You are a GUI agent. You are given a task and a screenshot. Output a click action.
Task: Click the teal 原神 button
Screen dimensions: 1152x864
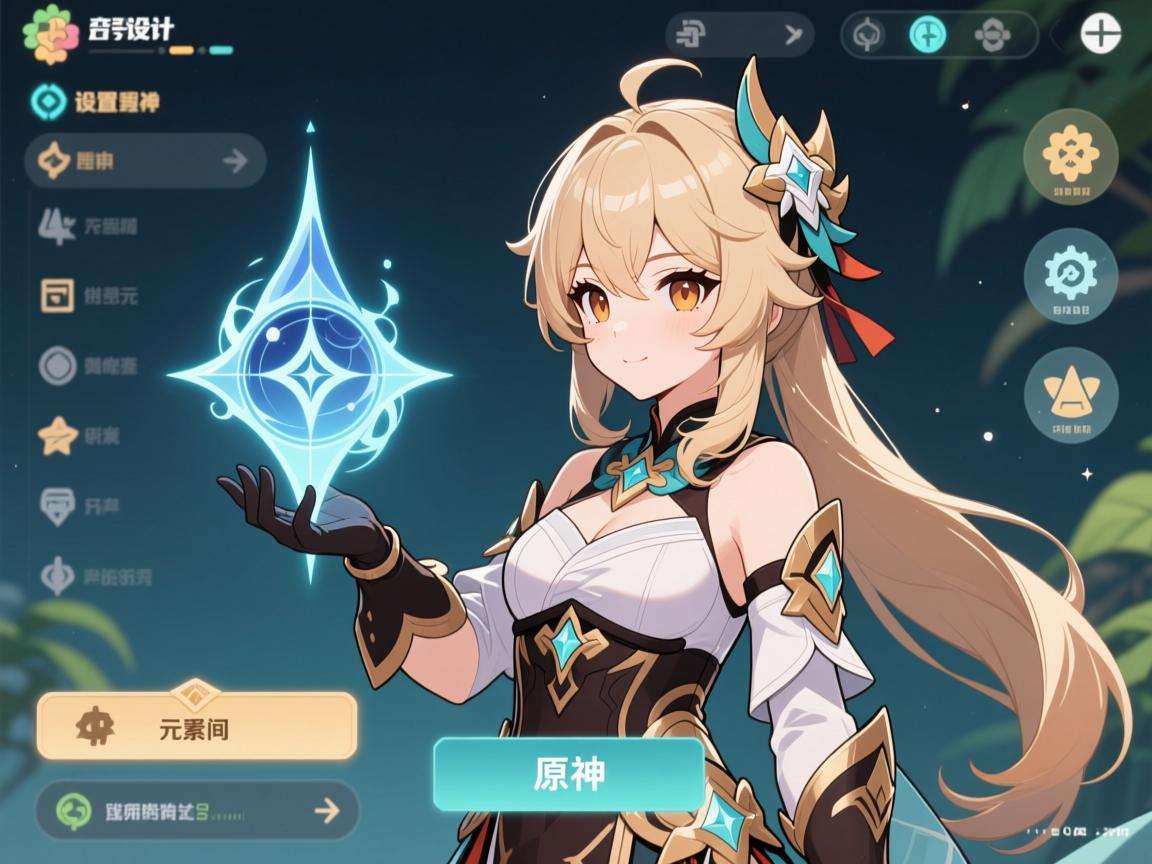pyautogui.click(x=569, y=774)
